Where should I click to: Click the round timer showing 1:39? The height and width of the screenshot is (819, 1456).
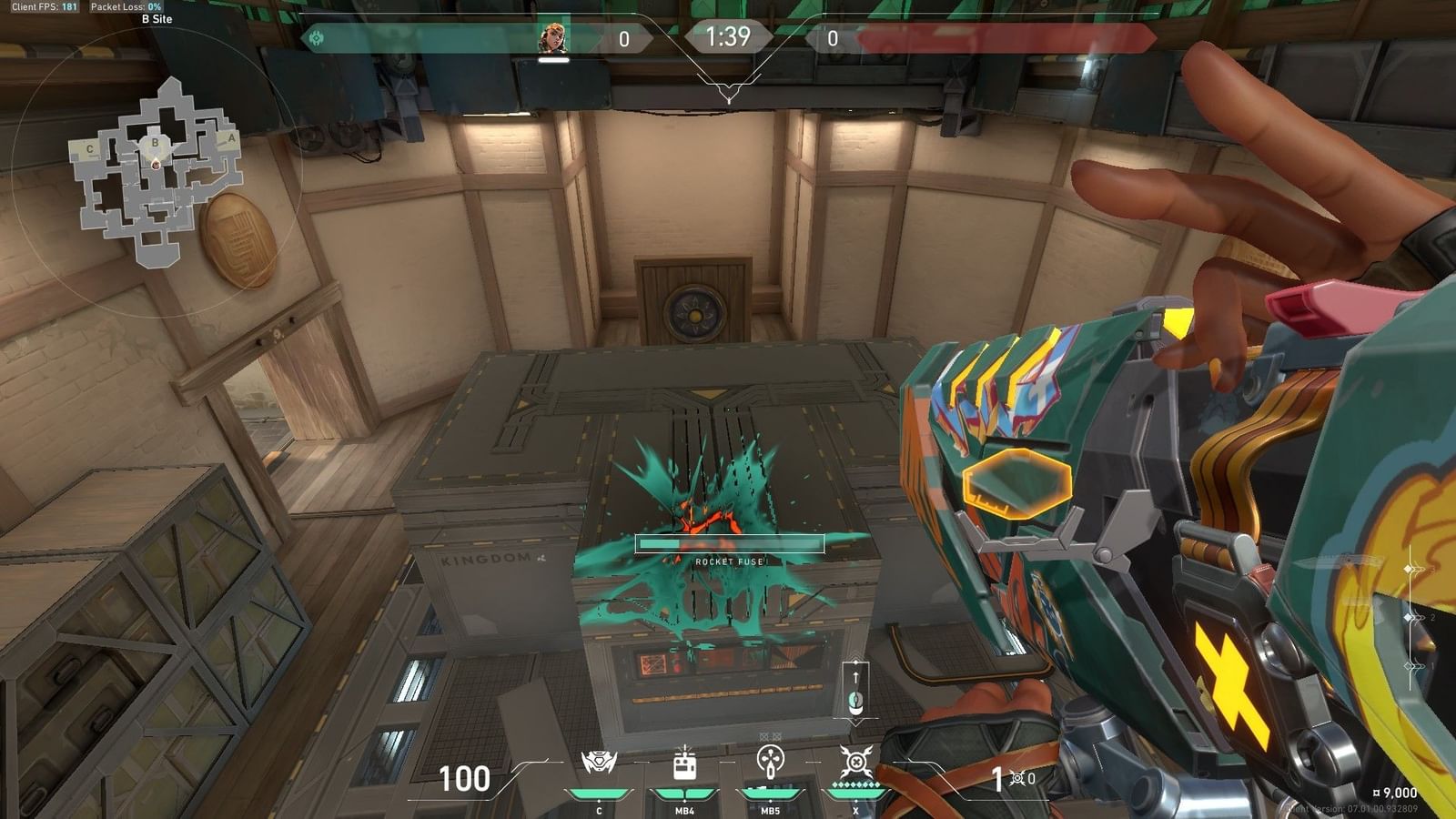[x=728, y=38]
